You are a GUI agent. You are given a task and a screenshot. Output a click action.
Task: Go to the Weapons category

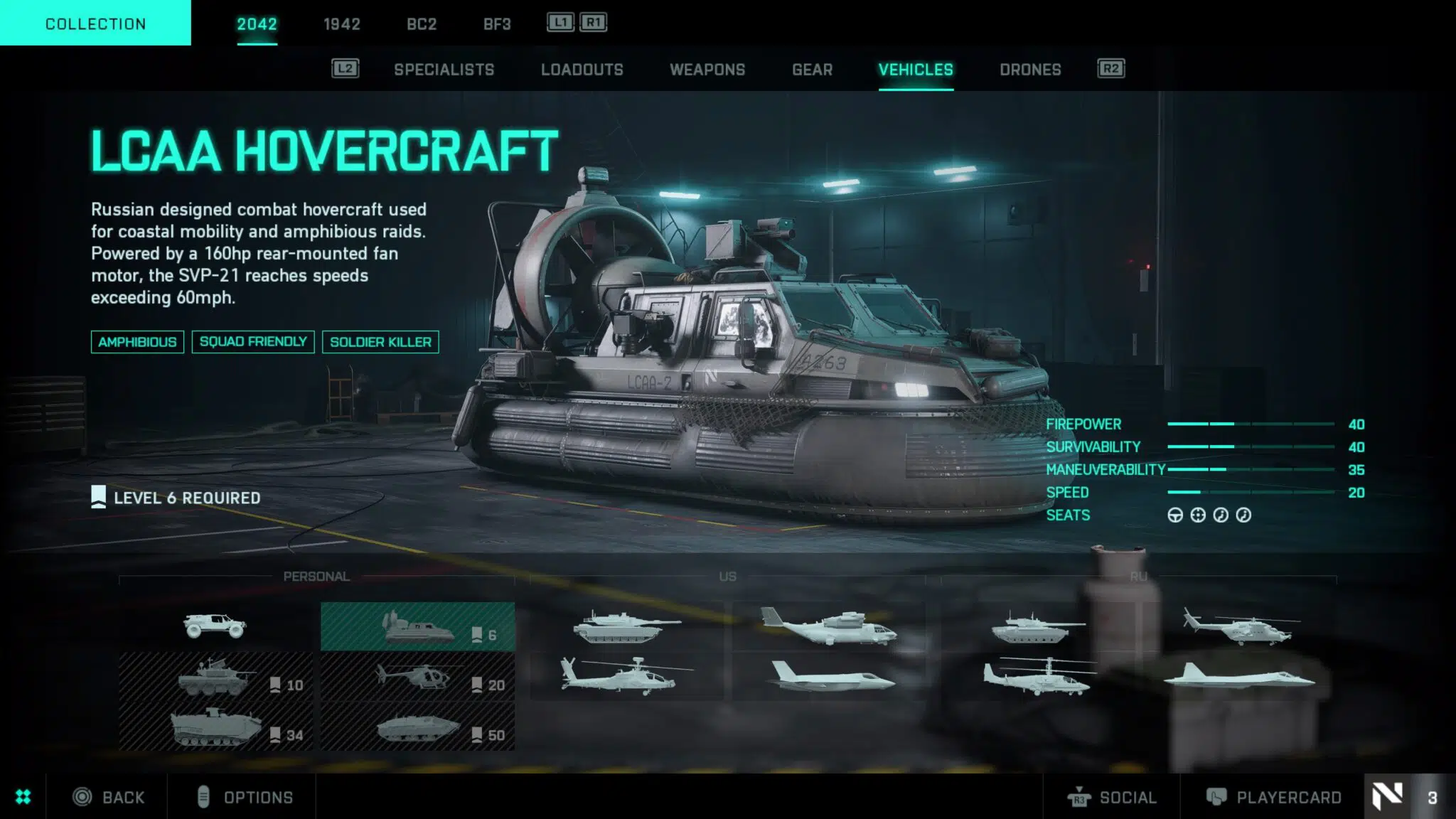[x=707, y=70]
